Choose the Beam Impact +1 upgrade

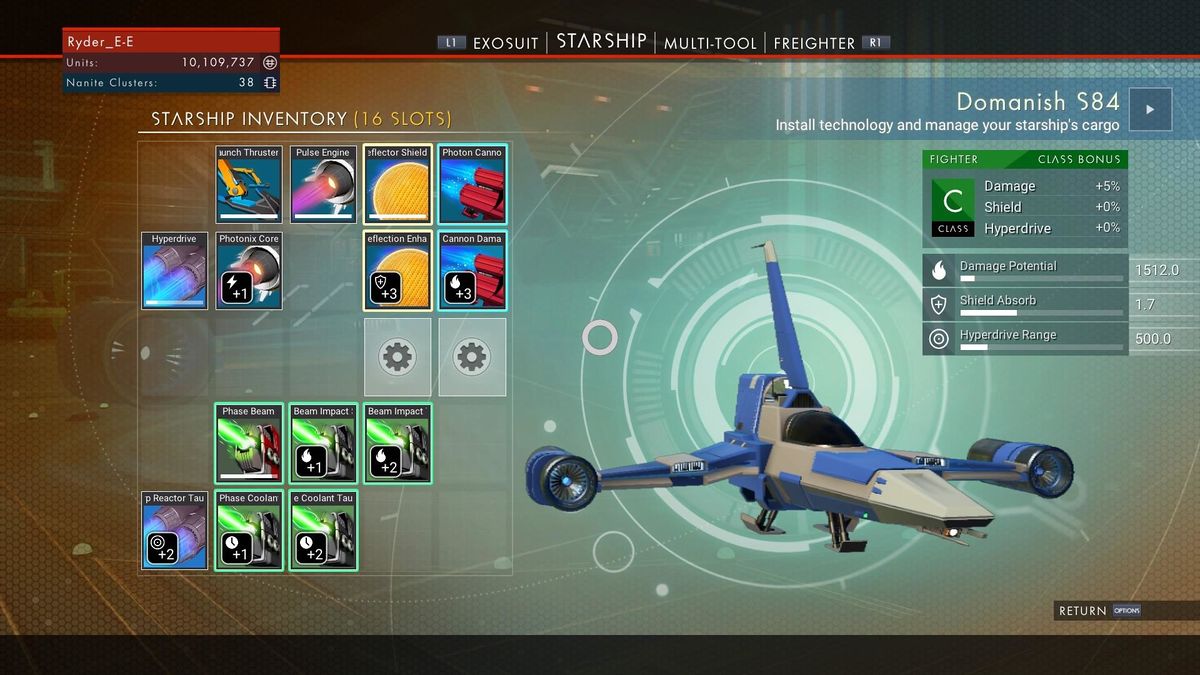tap(323, 443)
